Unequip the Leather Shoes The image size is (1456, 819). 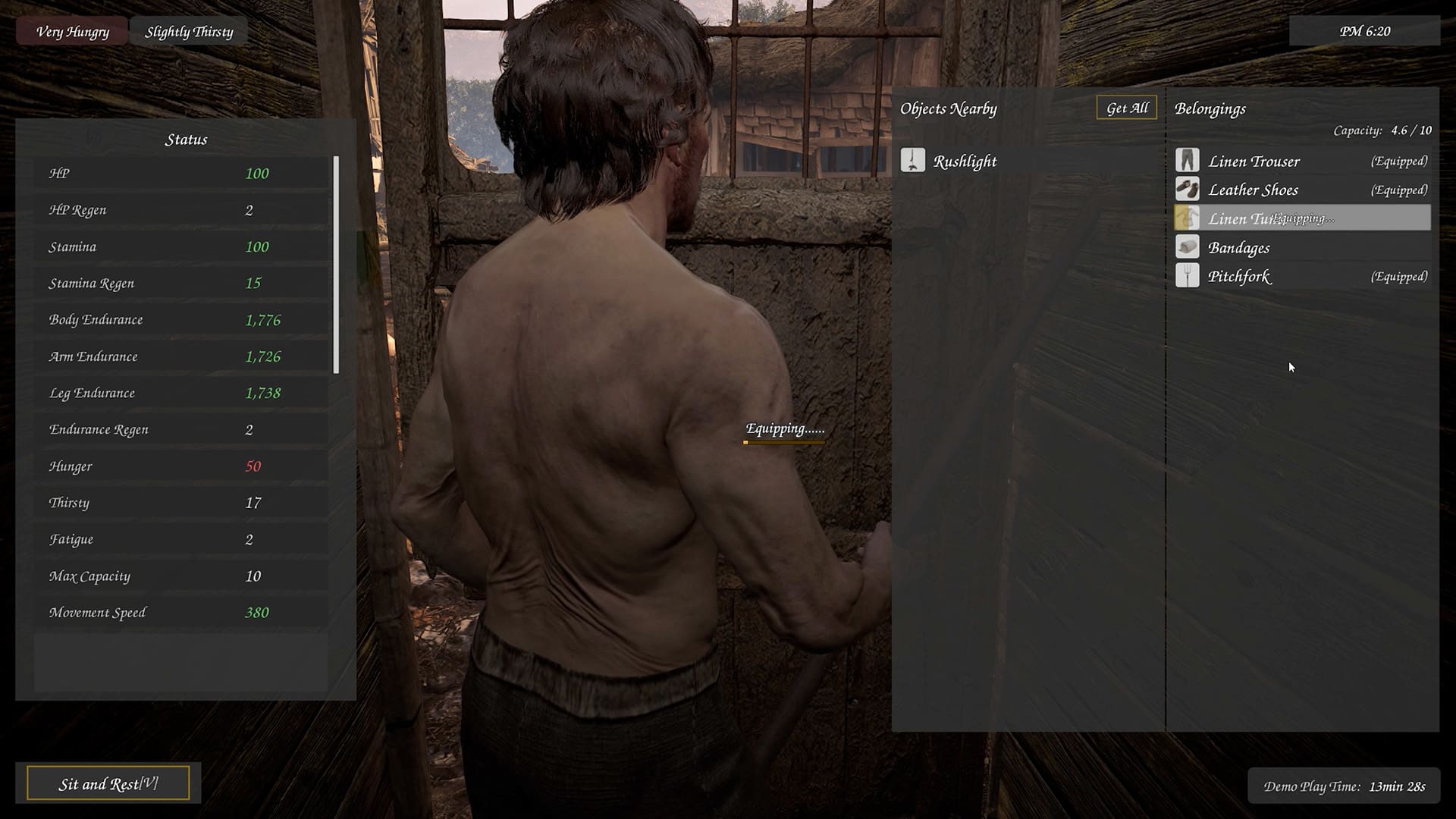point(1398,189)
